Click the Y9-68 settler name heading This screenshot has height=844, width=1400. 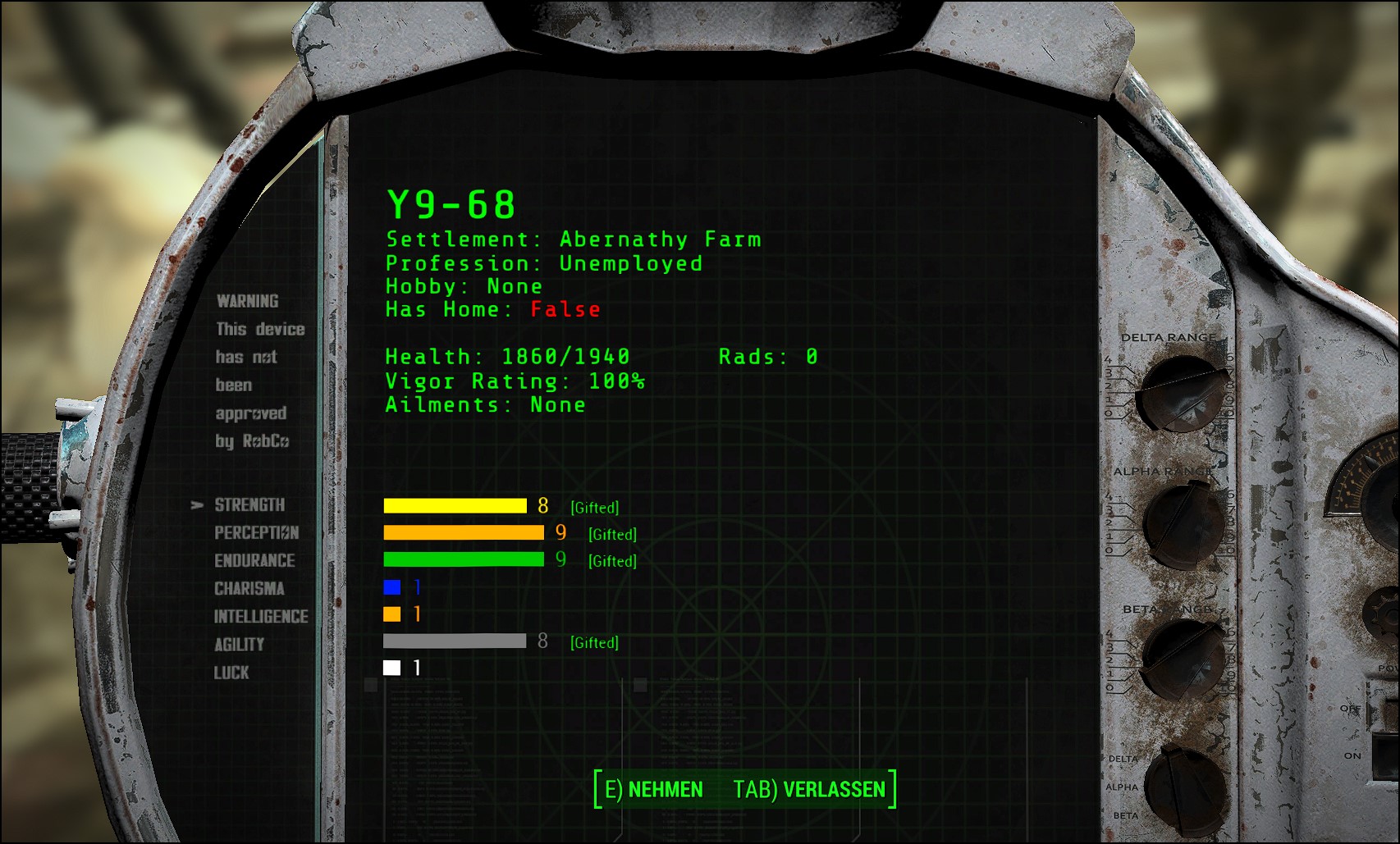pos(450,204)
